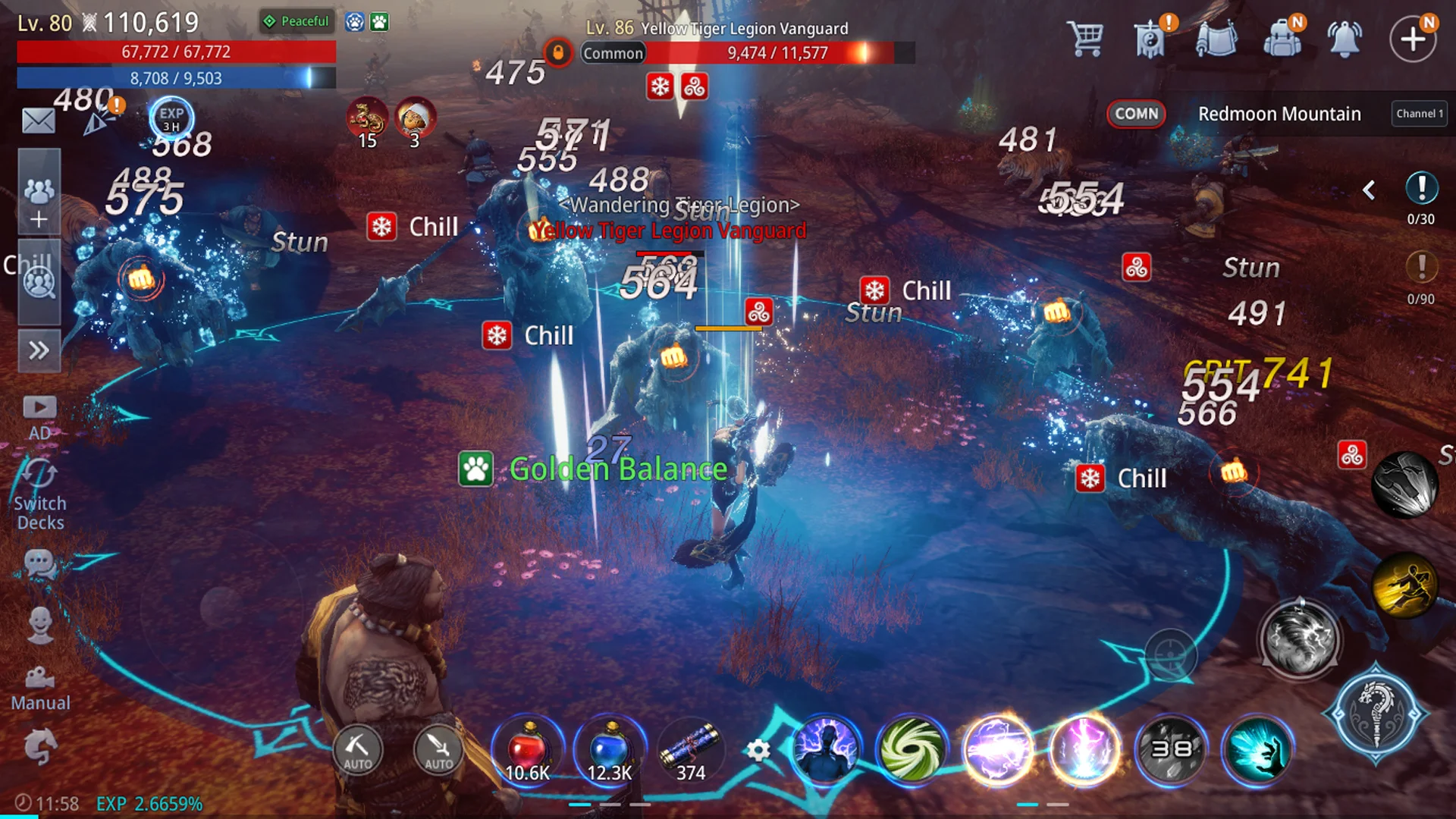
Task: Expand the plus main menu
Action: [1413, 39]
